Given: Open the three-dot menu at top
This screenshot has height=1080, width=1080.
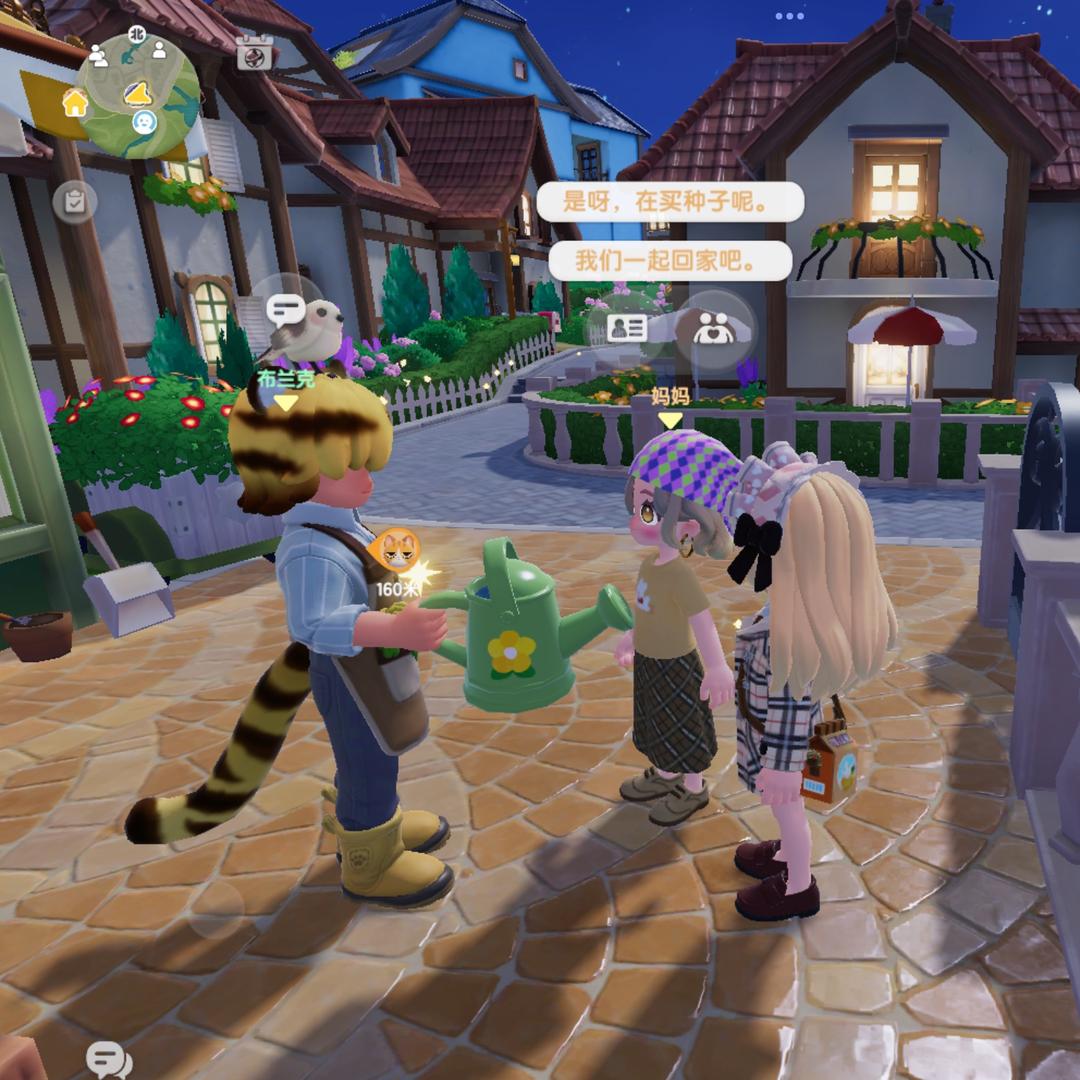Looking at the screenshot, I should (x=789, y=16).
